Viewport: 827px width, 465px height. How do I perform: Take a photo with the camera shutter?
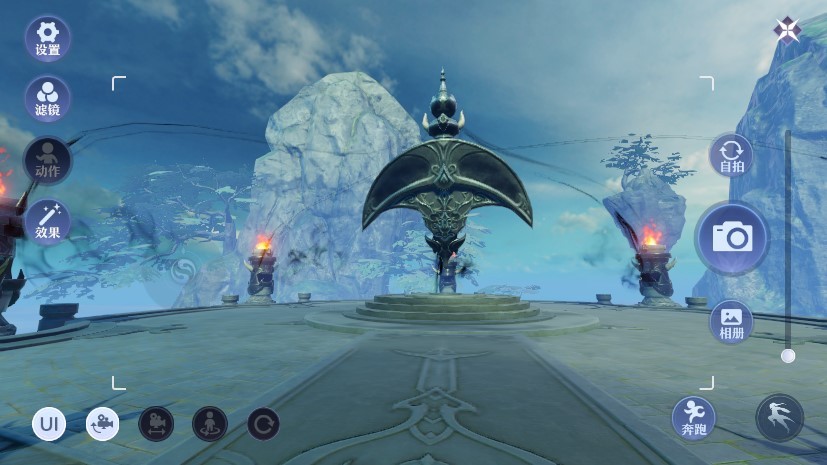coord(732,238)
